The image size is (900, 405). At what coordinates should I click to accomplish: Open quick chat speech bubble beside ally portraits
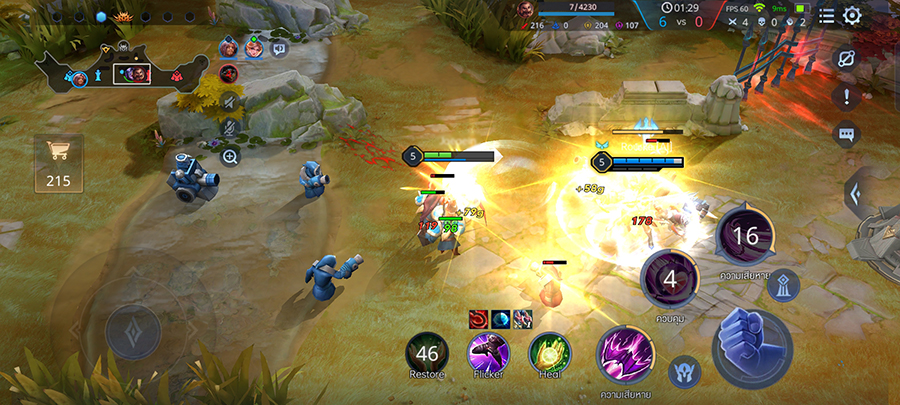(x=279, y=47)
